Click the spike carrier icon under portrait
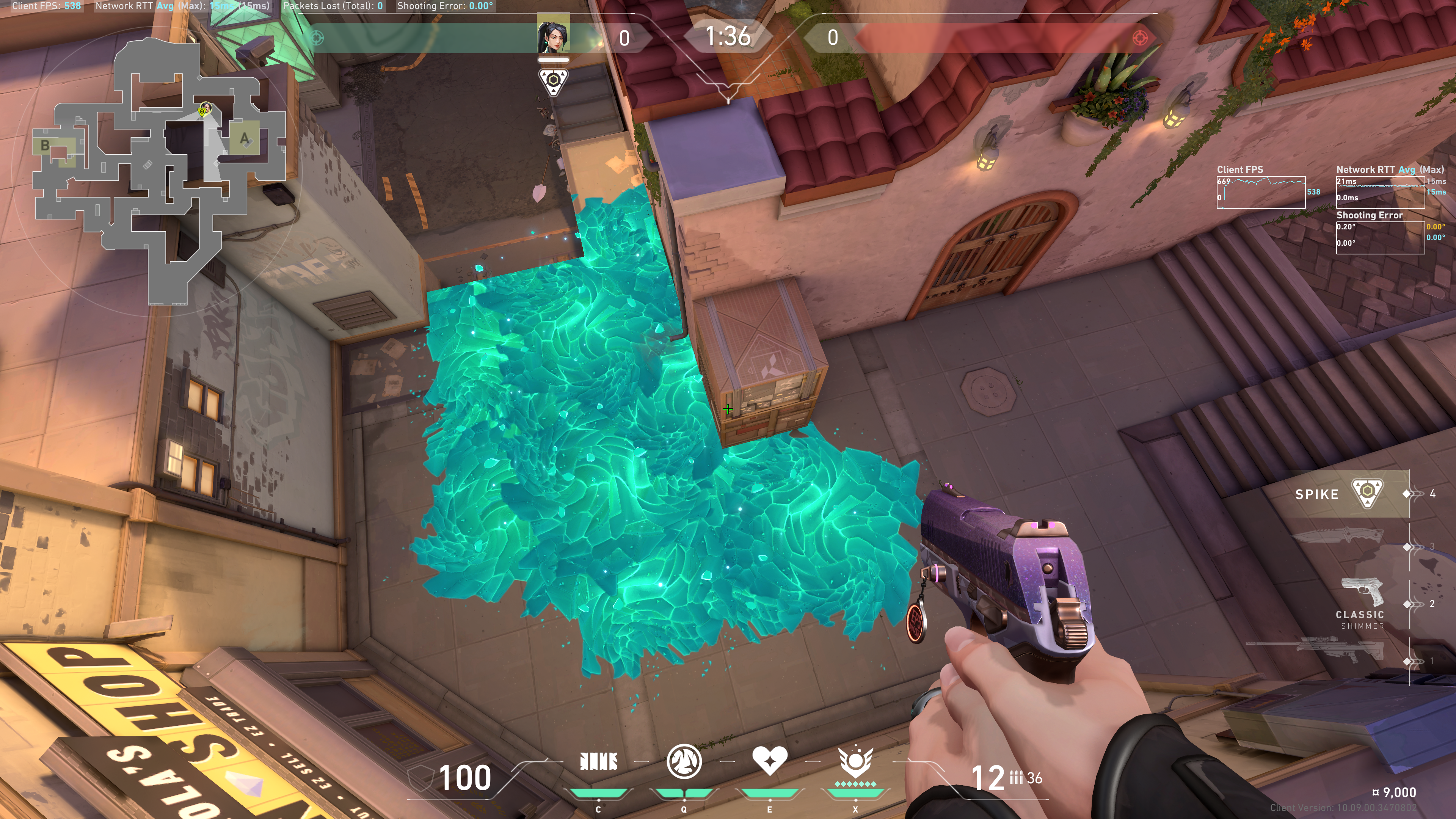Screen dimensions: 1456x819 [553, 82]
